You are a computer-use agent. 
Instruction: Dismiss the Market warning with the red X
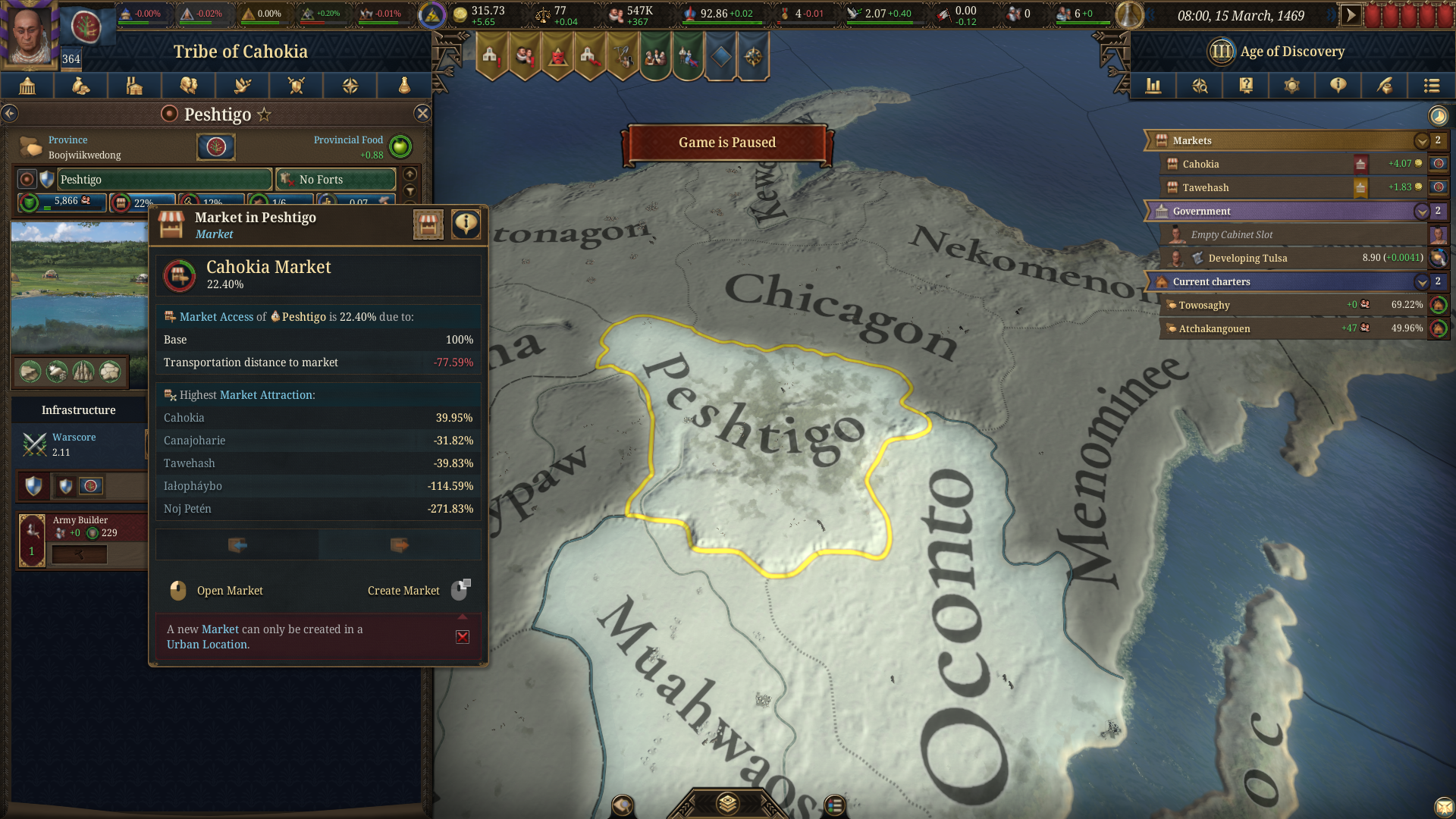point(463,637)
